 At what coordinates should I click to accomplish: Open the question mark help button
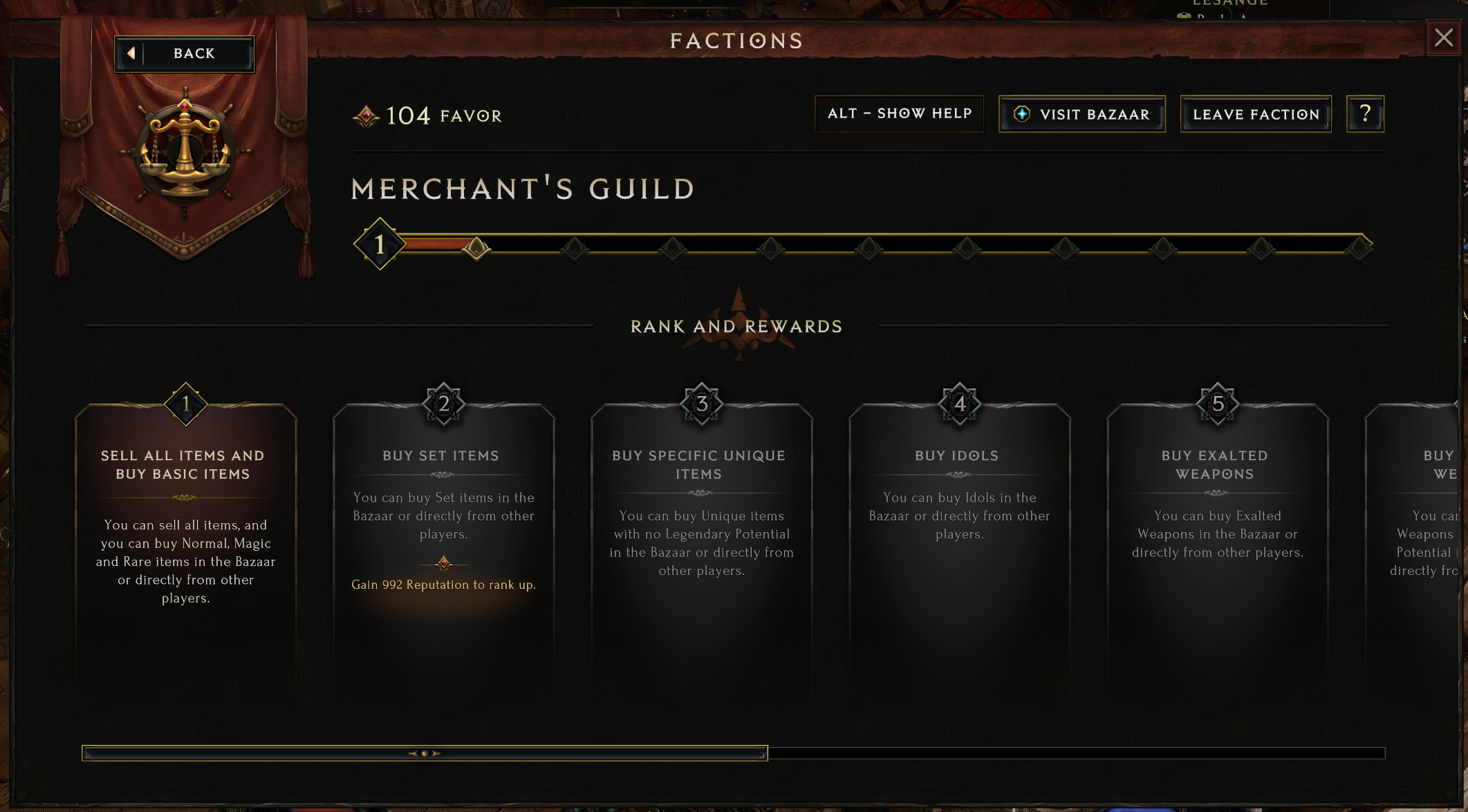(x=1365, y=114)
